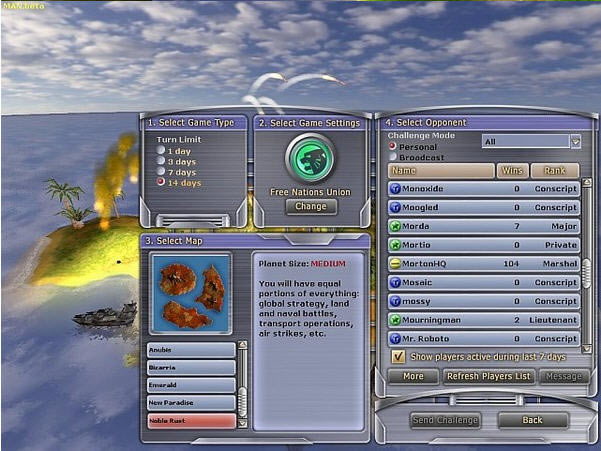The height and width of the screenshot is (451, 601).
Task: Select the Anubis map
Action: pyautogui.click(x=192, y=350)
